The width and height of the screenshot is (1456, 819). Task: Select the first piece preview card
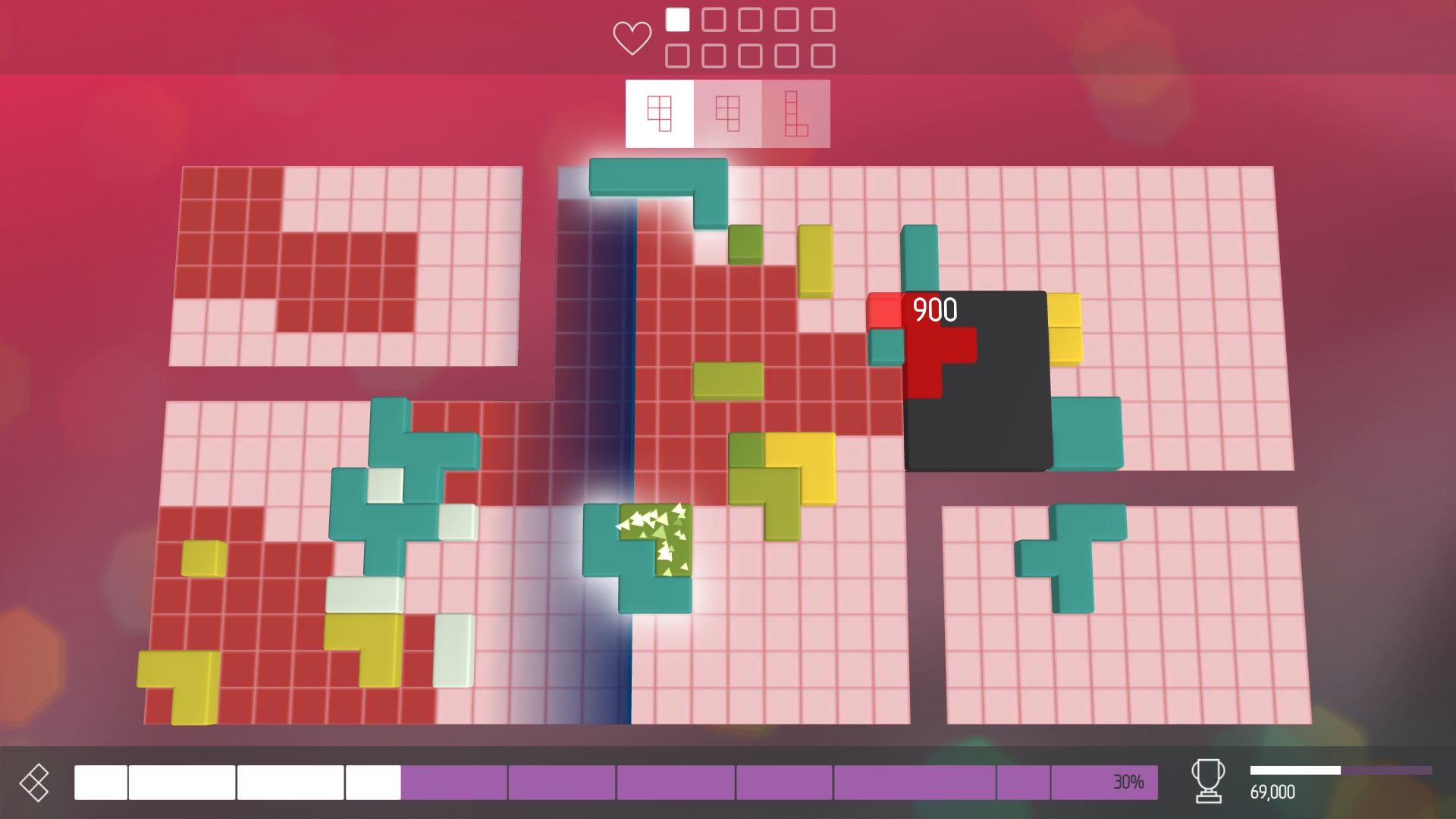pyautogui.click(x=658, y=114)
